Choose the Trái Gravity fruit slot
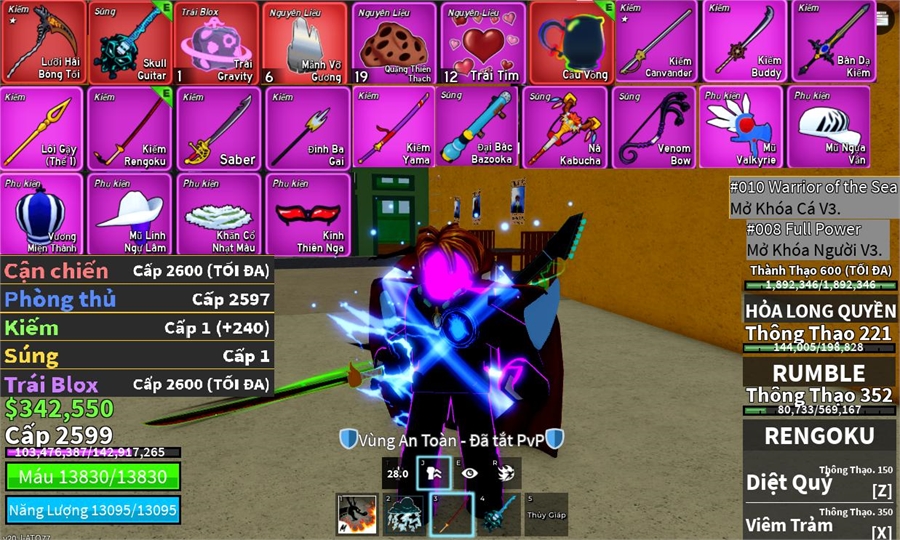900x540 pixels. [x=217, y=42]
